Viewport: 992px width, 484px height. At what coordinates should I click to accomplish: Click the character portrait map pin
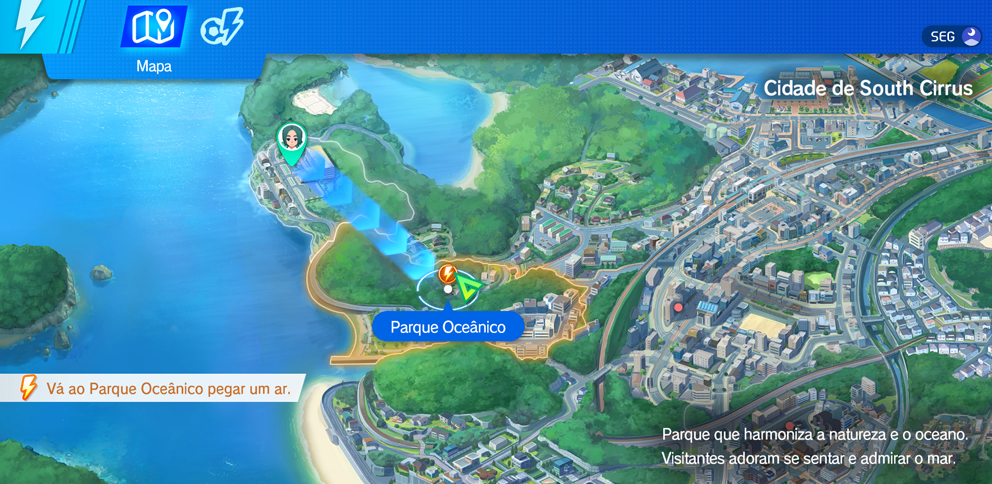tap(291, 141)
